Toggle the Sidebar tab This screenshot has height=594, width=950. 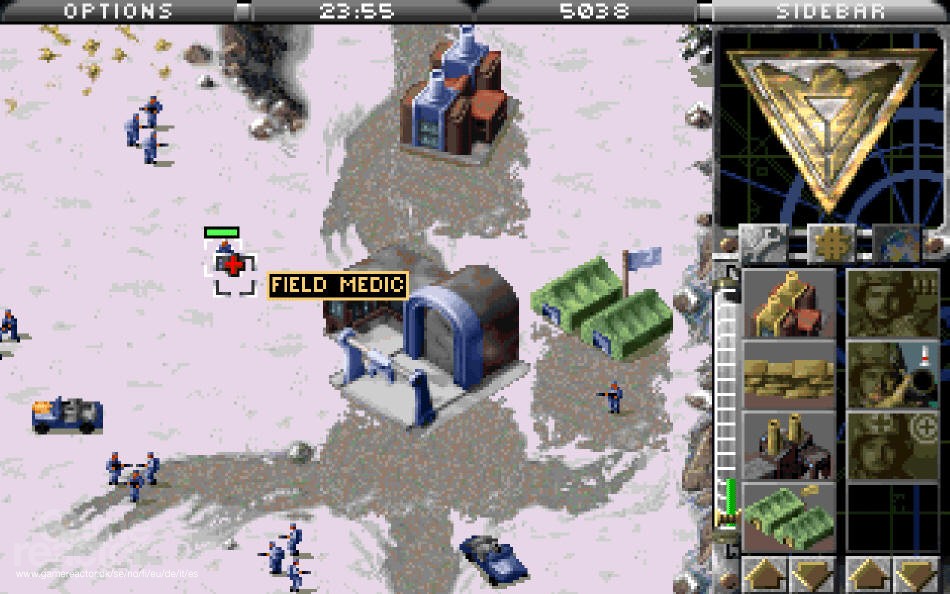click(x=830, y=11)
